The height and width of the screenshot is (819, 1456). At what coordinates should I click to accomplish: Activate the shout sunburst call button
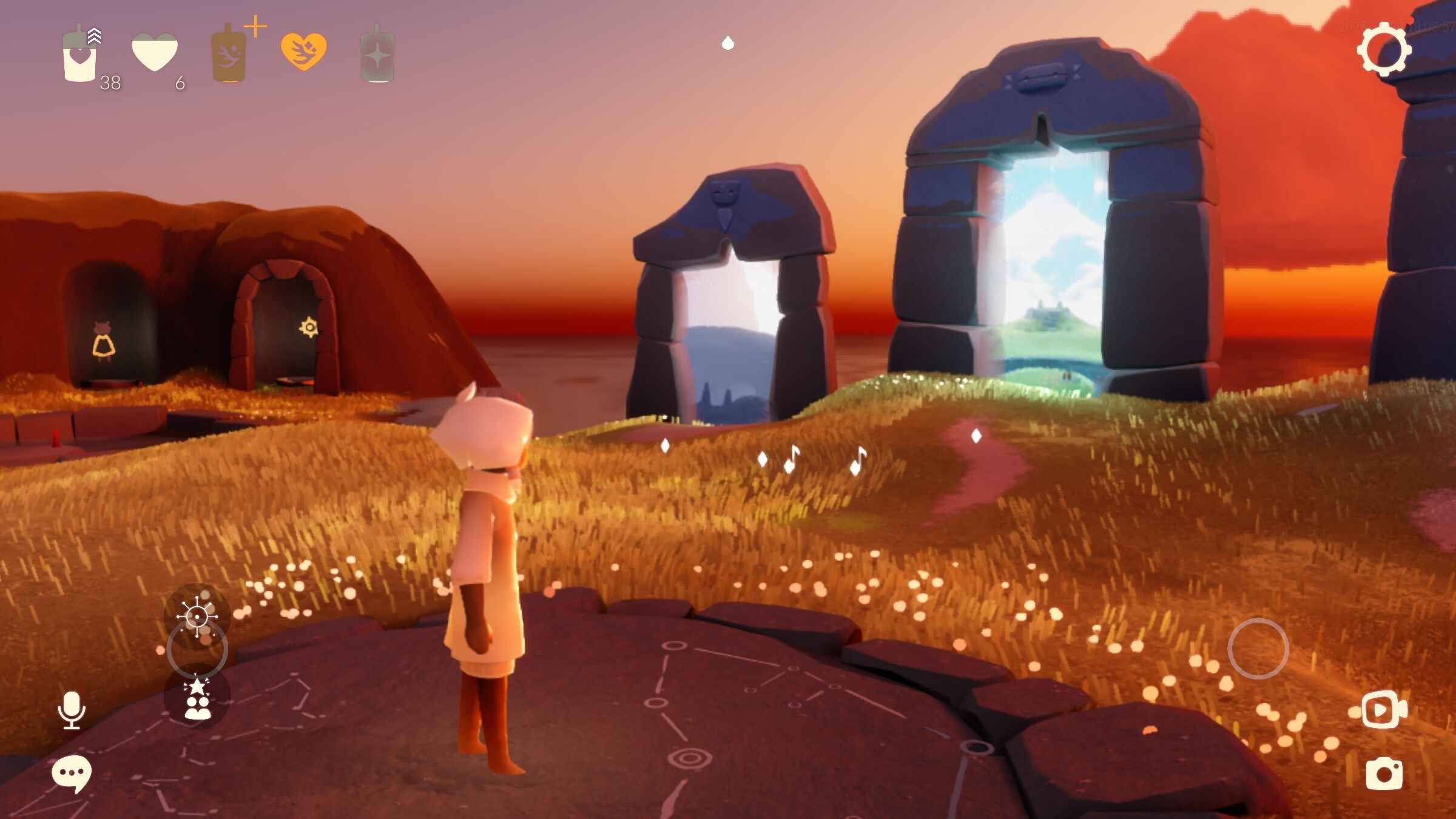click(x=197, y=617)
